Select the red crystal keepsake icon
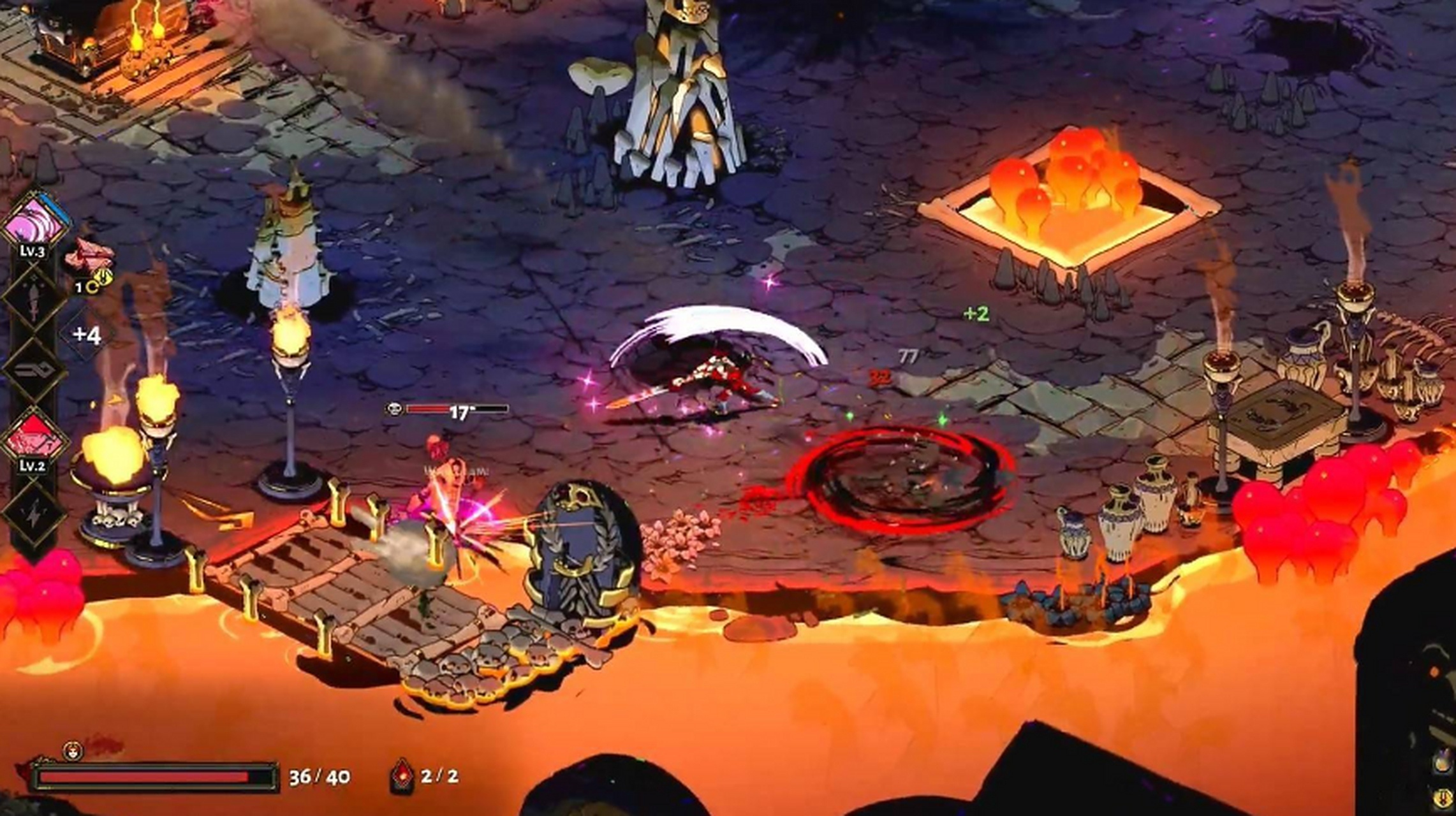Viewport: 1456px width, 816px height. (x=89, y=258)
